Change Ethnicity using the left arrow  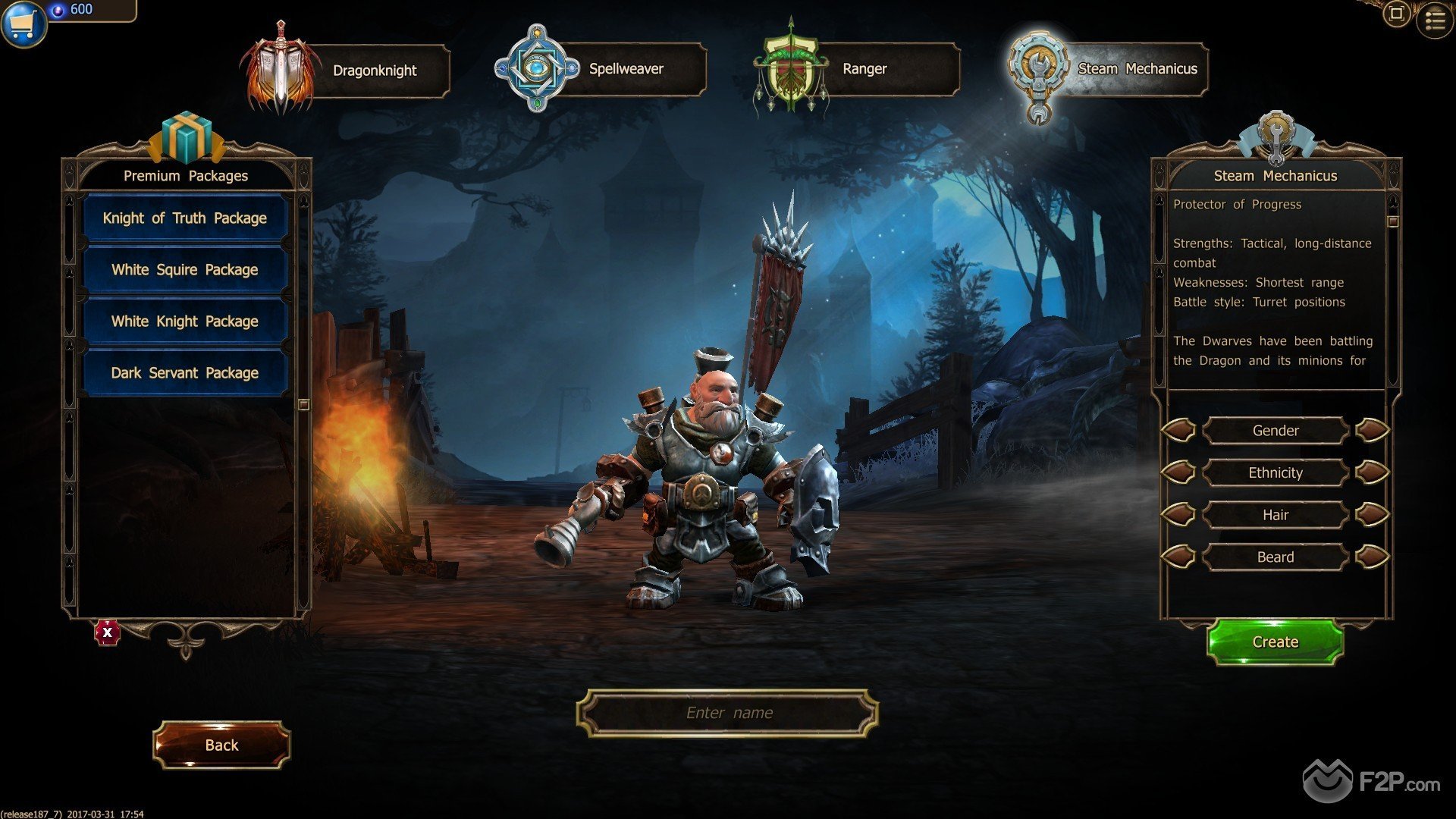(1178, 473)
